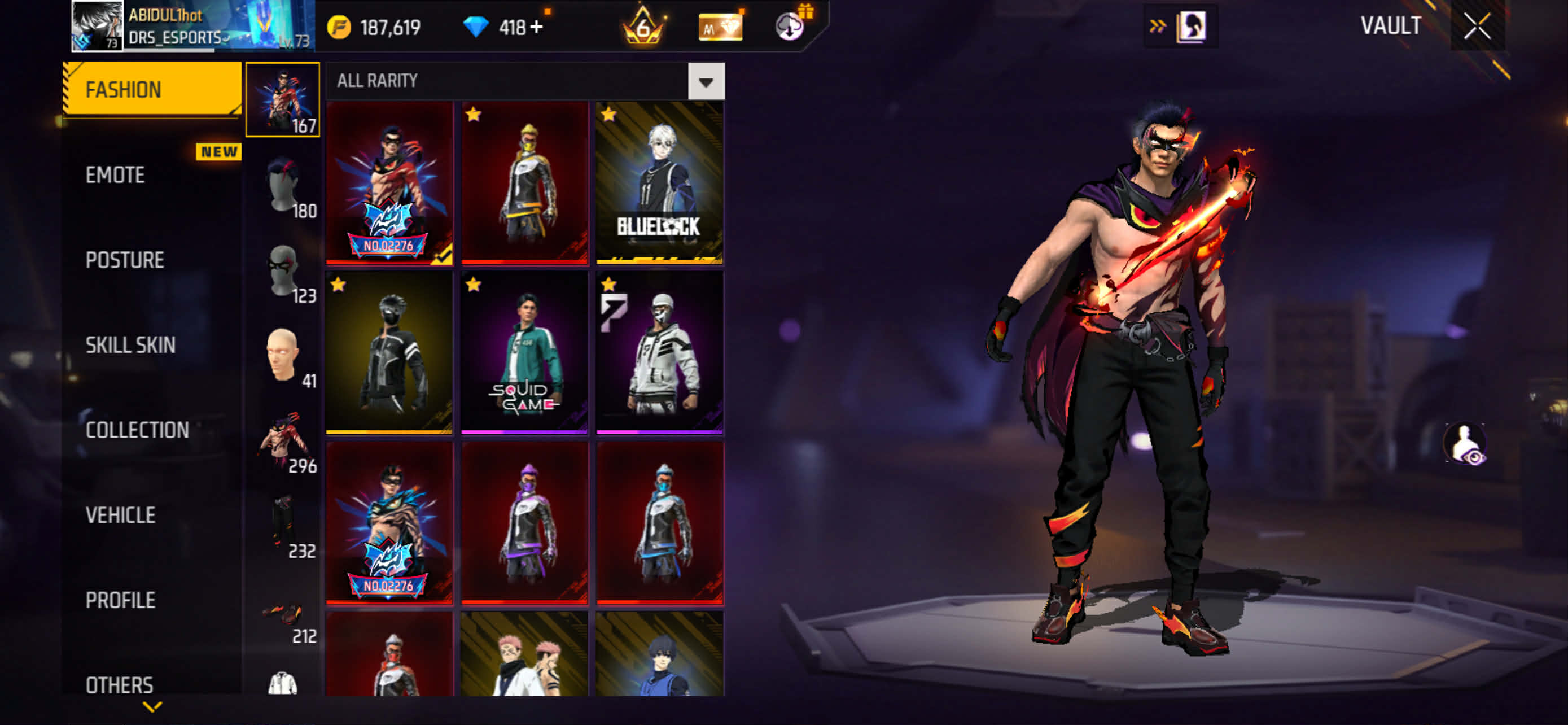
Task: Select the Blue Lock outfit
Action: [660, 182]
